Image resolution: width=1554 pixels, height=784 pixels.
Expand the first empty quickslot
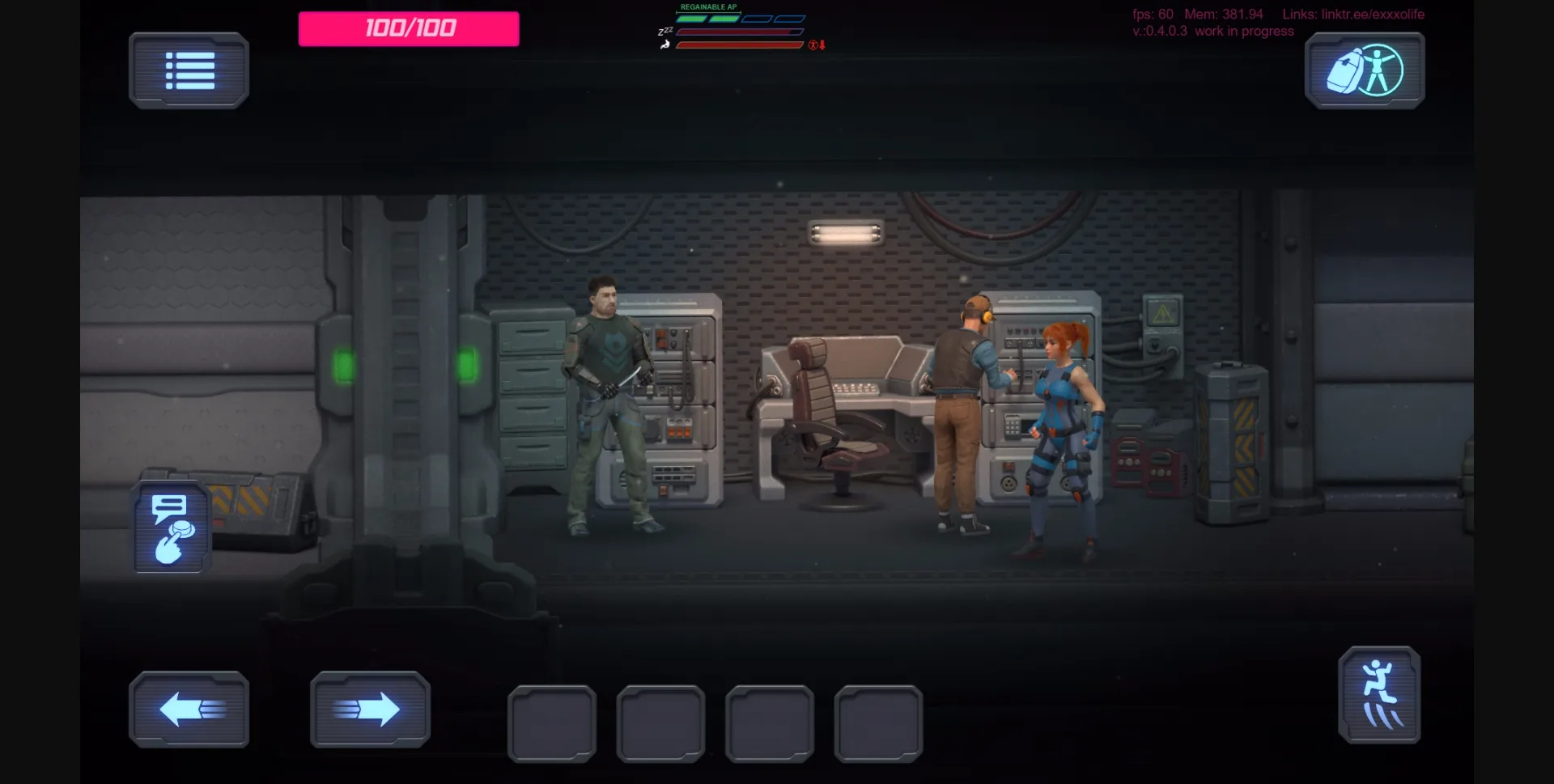(x=552, y=723)
